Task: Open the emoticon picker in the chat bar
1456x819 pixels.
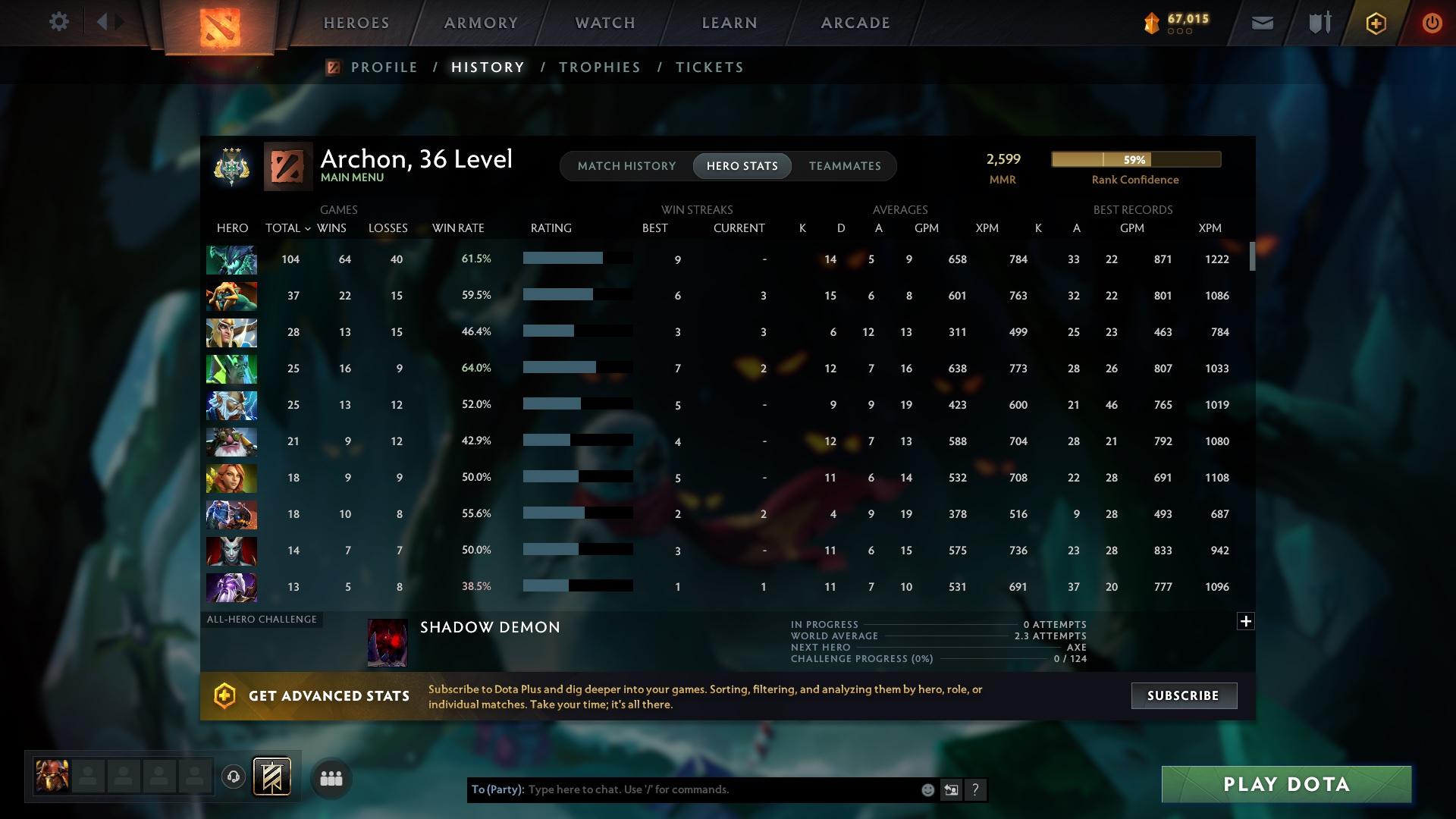Action: click(927, 789)
